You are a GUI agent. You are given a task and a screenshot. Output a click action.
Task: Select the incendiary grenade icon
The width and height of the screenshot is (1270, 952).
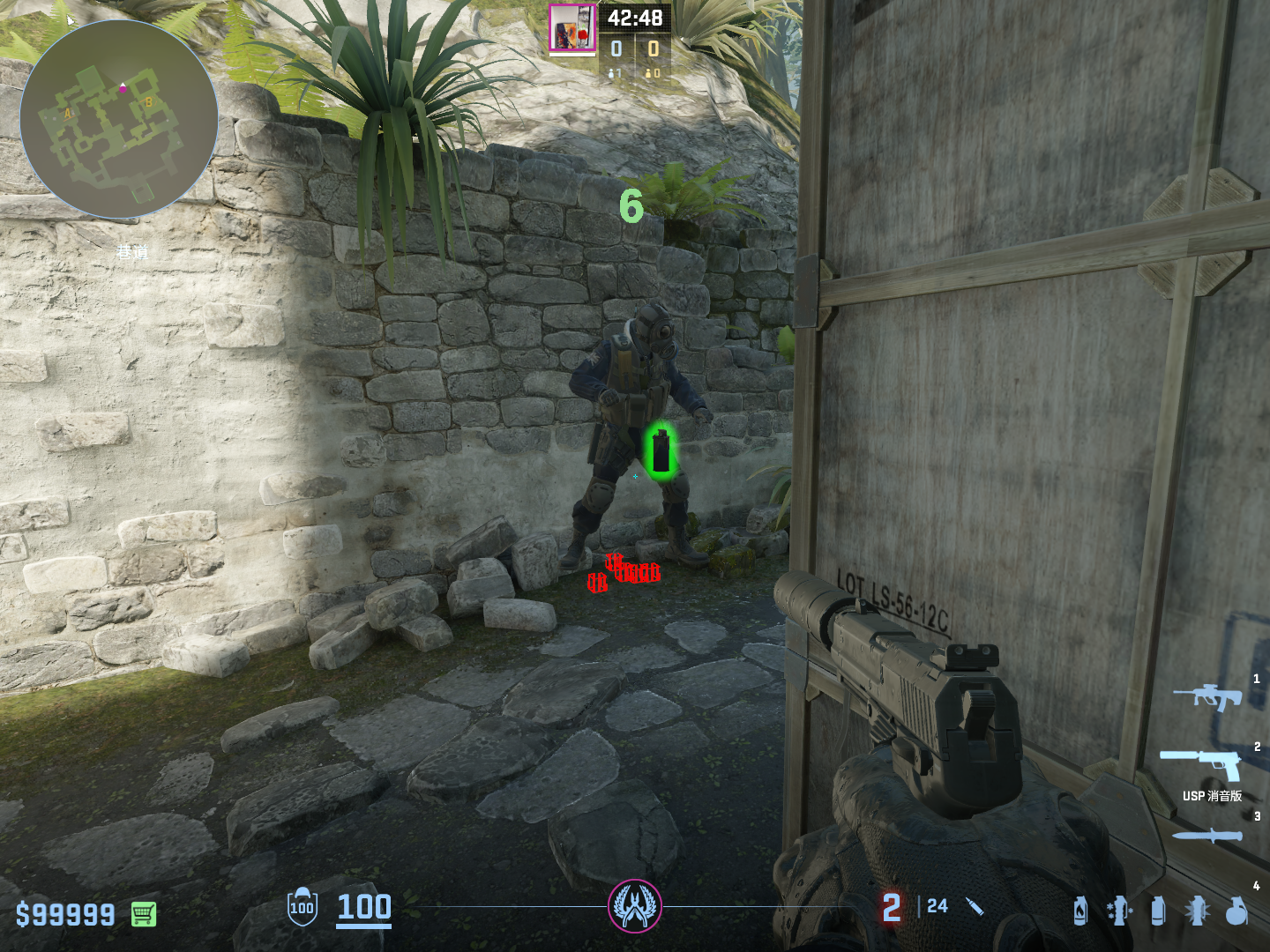click(1080, 911)
